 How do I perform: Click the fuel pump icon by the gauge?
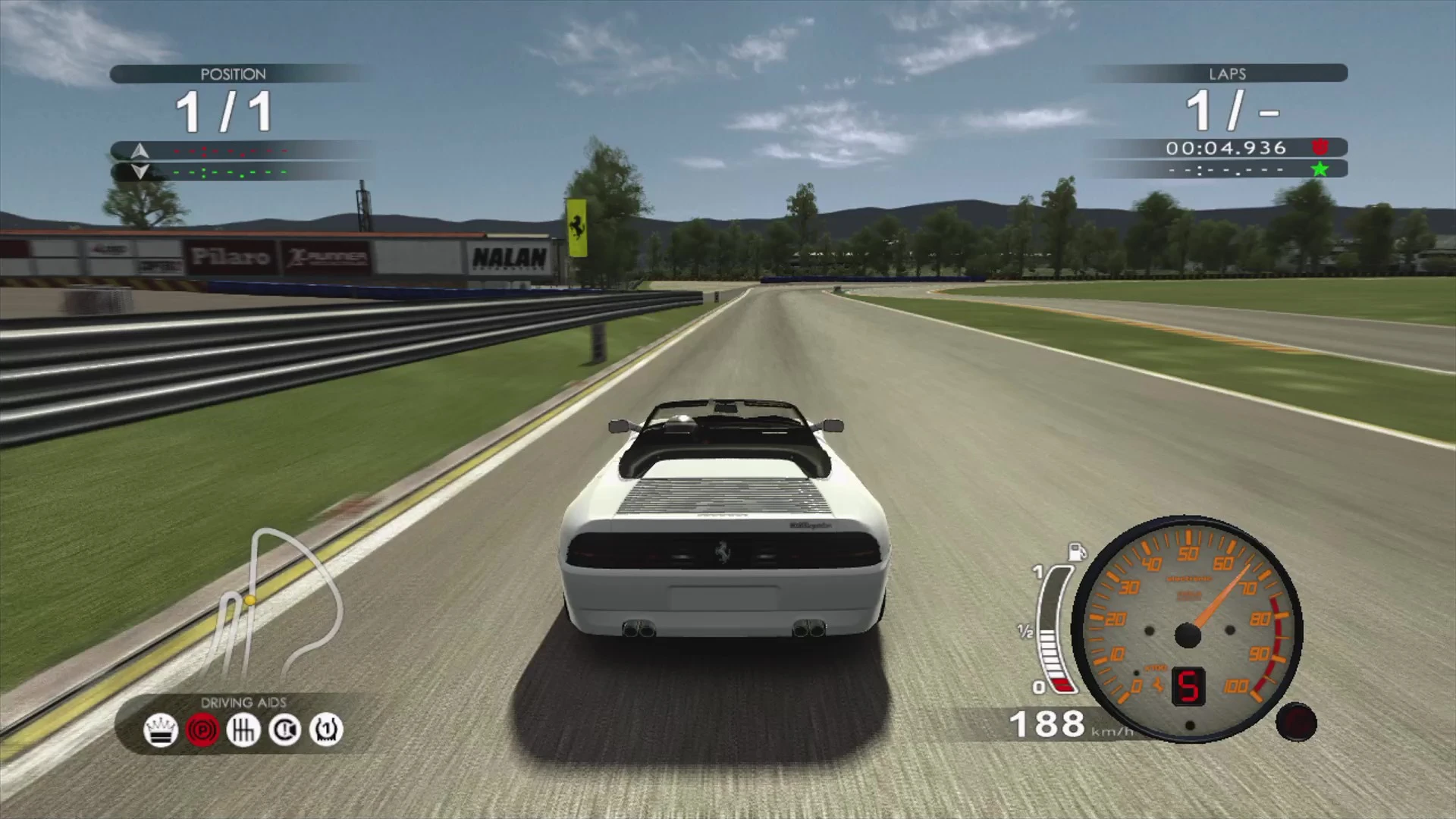tap(1077, 551)
